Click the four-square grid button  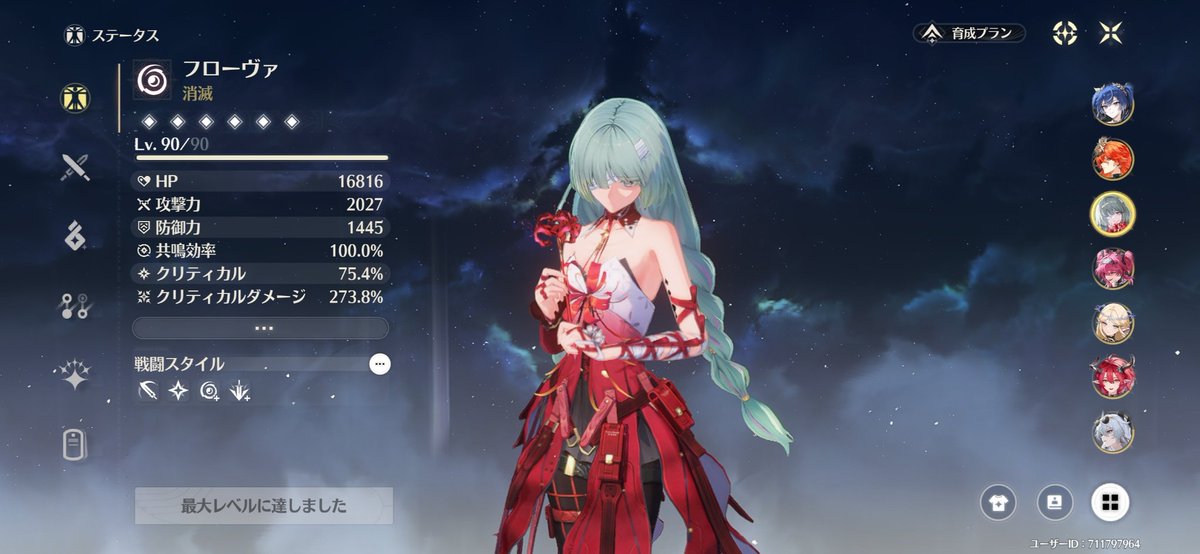(x=1109, y=503)
